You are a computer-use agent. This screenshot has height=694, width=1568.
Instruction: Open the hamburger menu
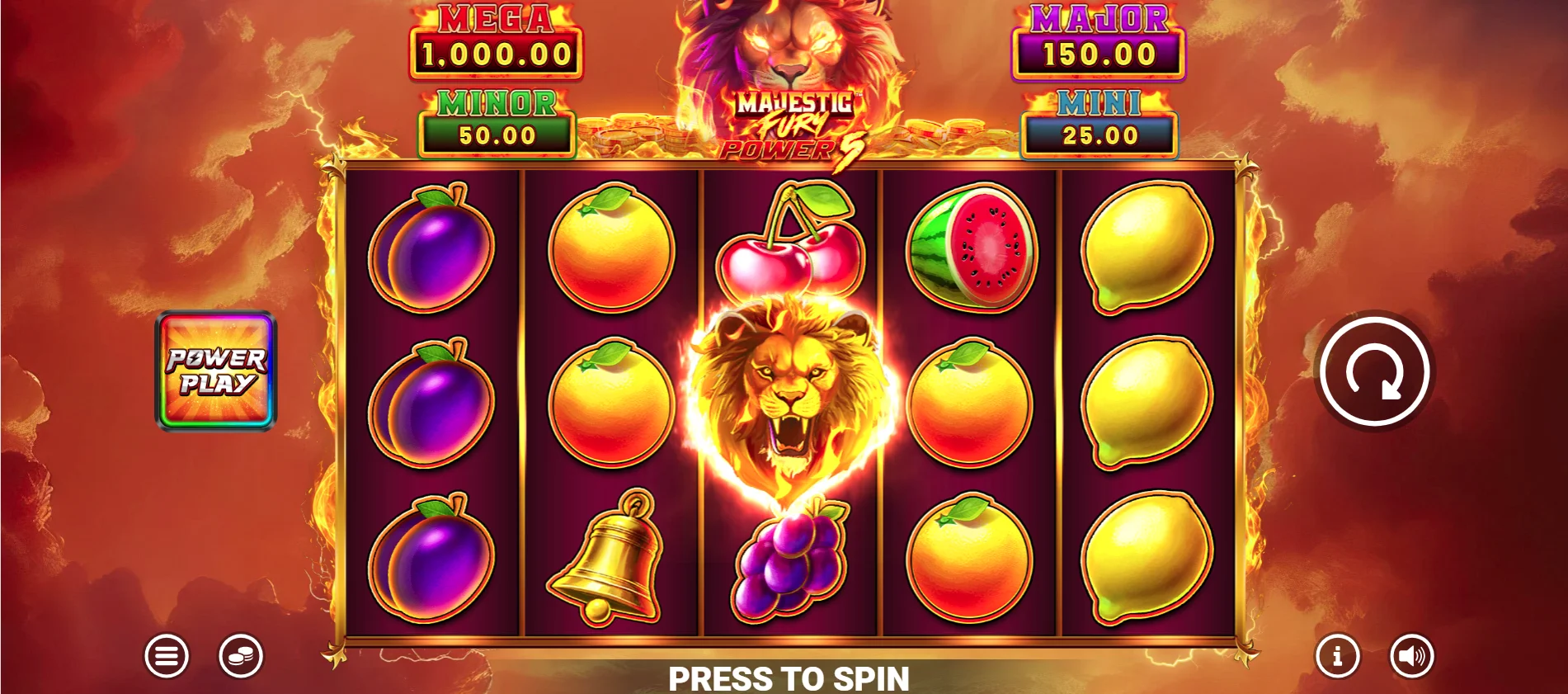167,656
